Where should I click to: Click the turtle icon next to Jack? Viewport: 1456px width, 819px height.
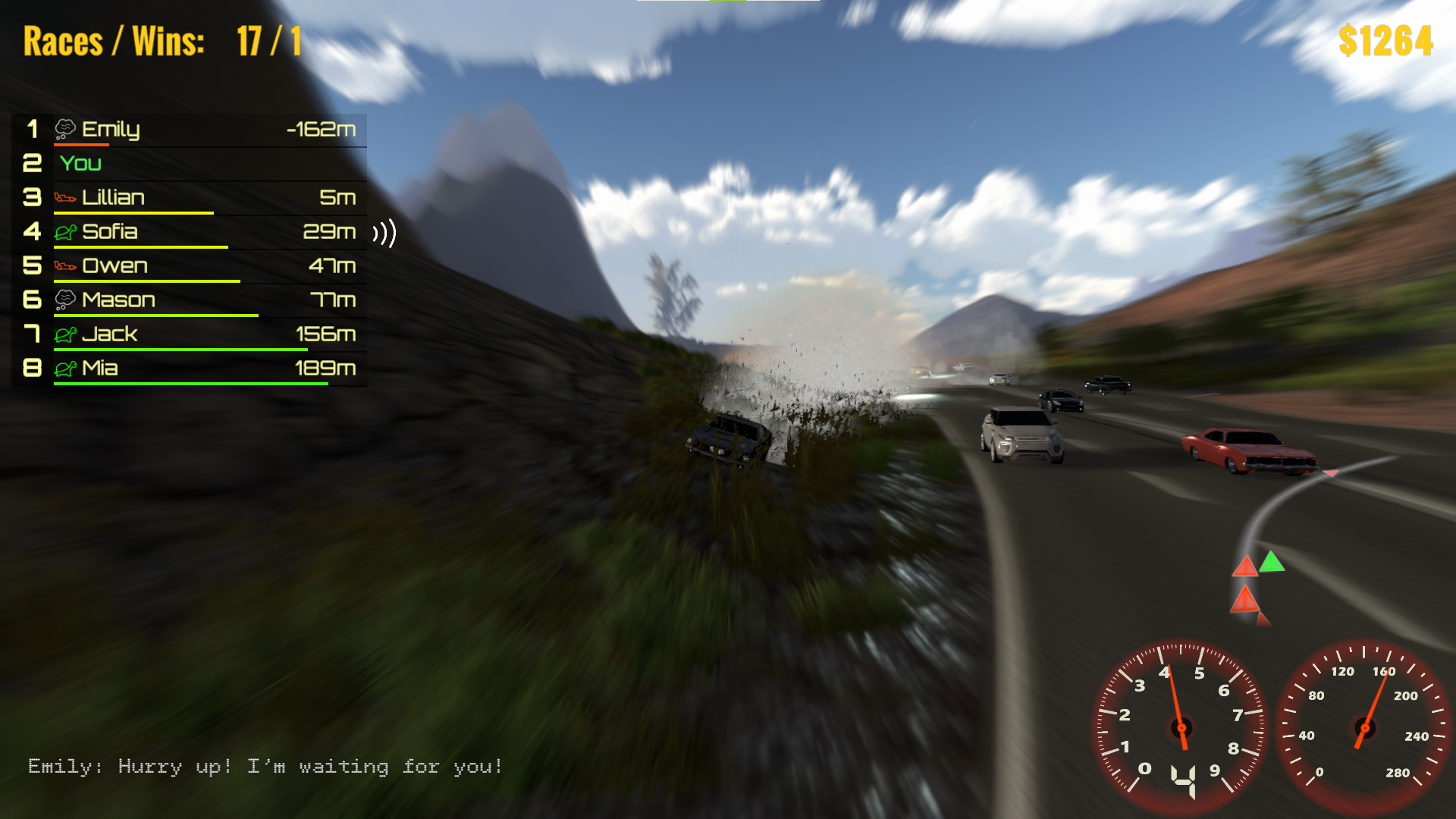tap(66, 334)
